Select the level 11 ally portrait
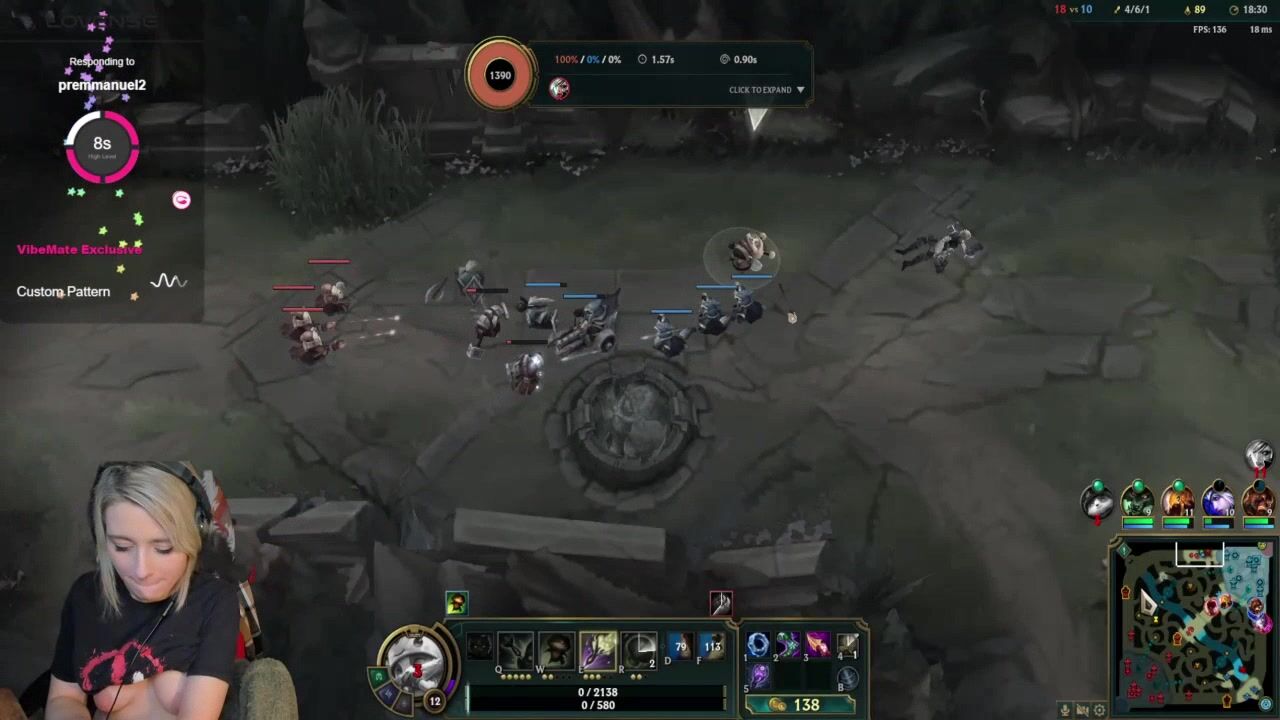Image resolution: width=1280 pixels, height=720 pixels. [x=1177, y=499]
